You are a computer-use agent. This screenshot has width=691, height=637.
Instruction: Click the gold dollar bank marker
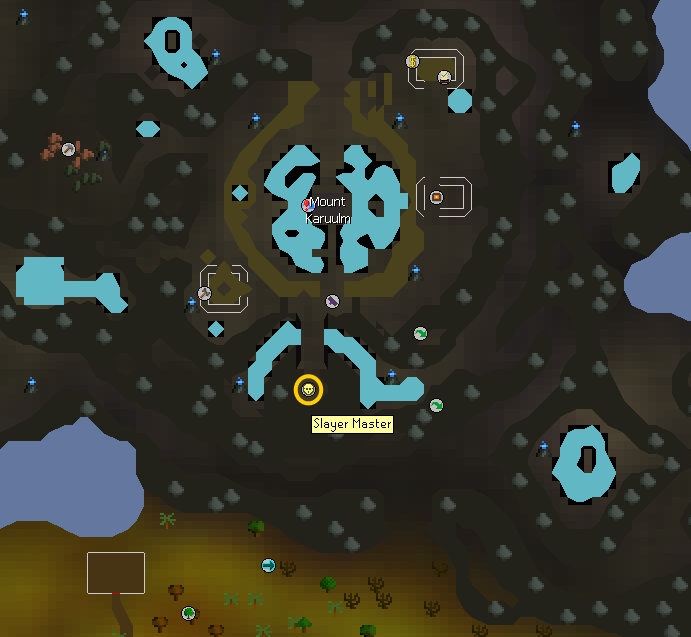pyautogui.click(x=412, y=62)
